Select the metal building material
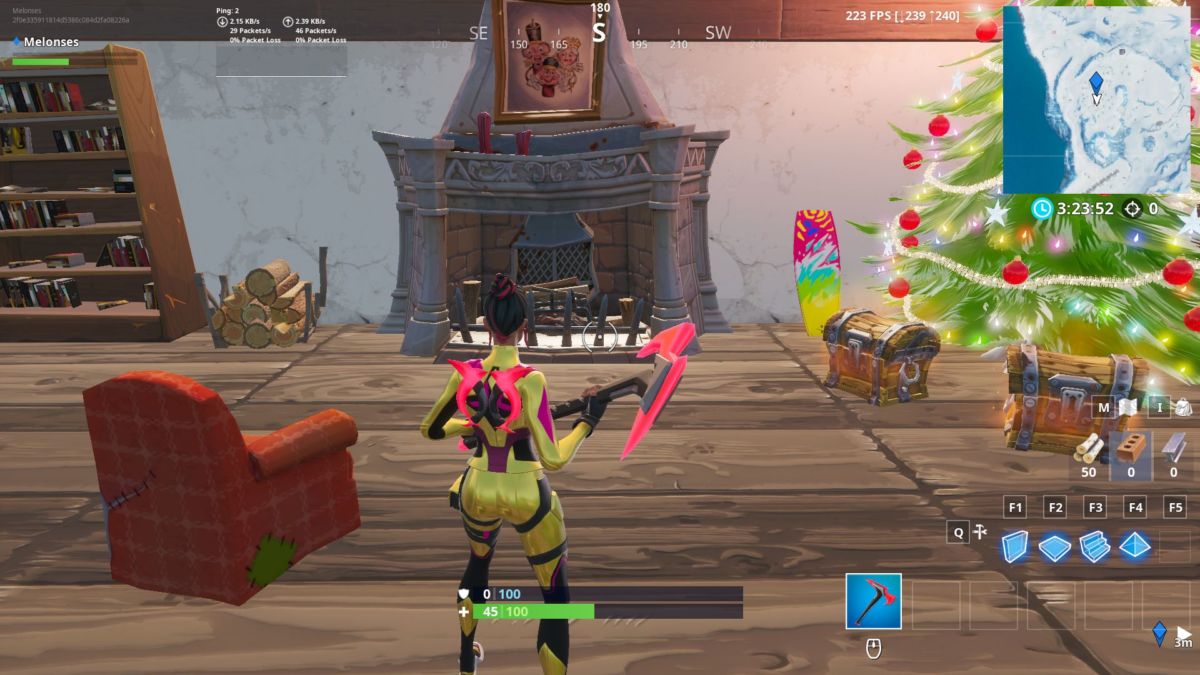This screenshot has width=1200, height=675. [x=1173, y=449]
